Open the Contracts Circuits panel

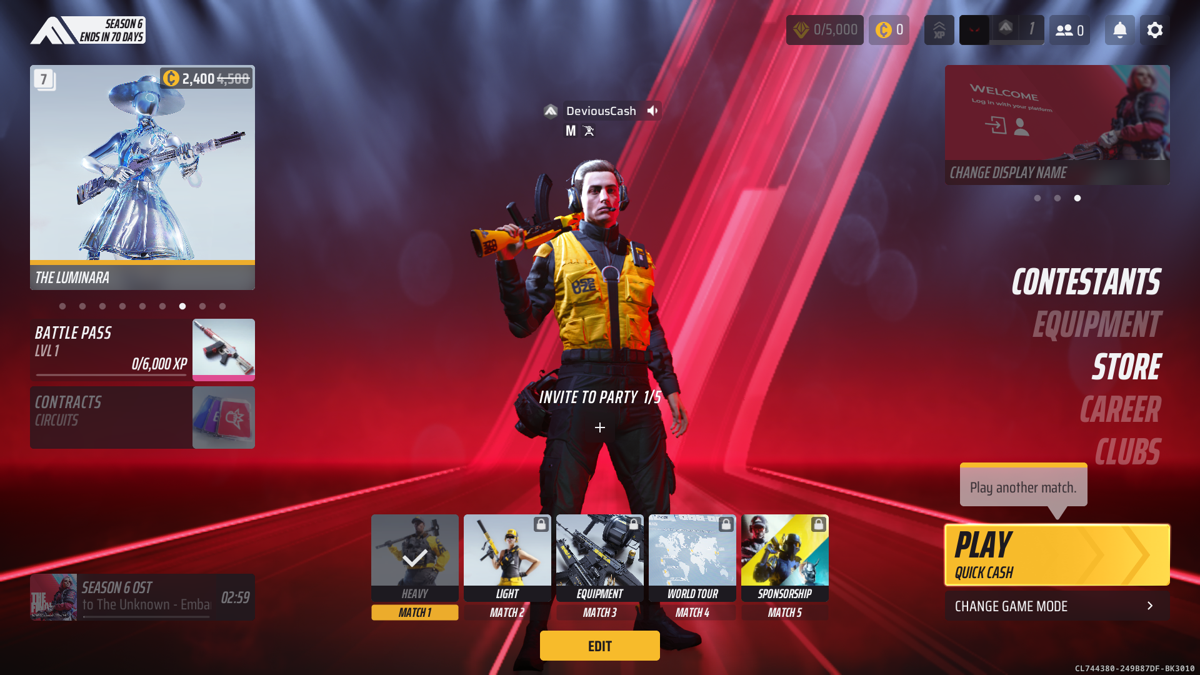[142, 417]
